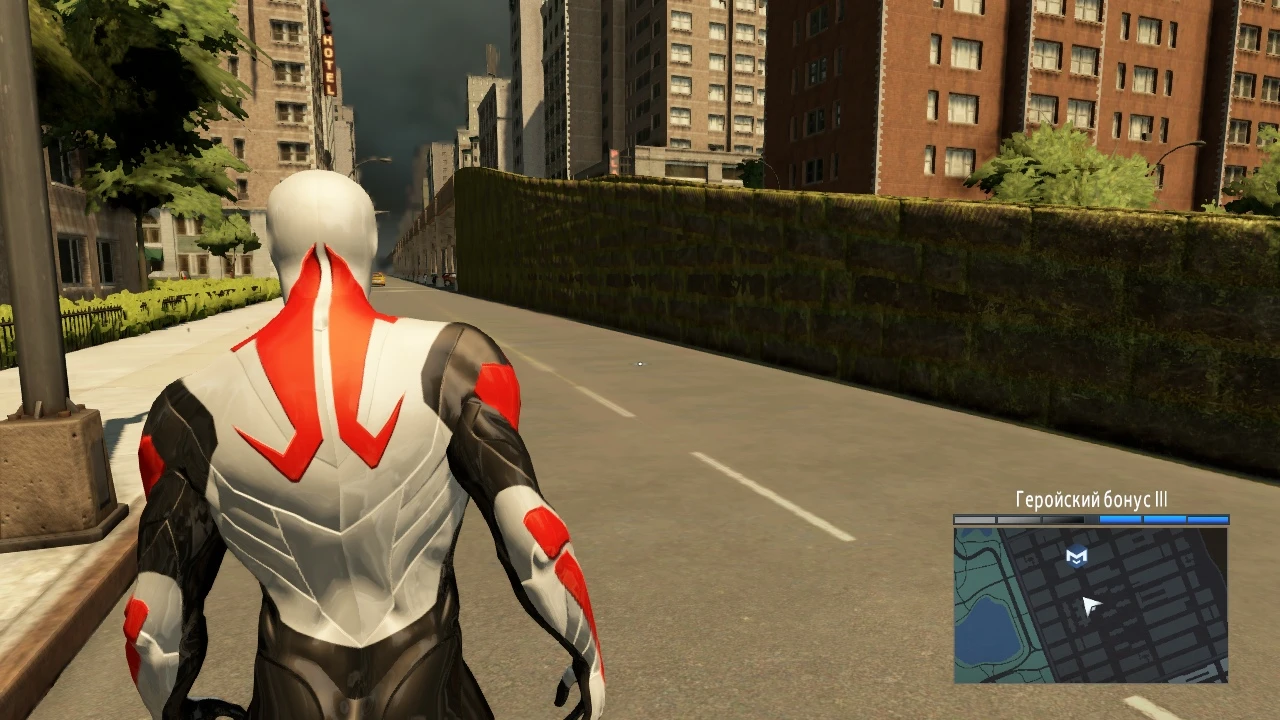The image size is (1280, 720).
Task: Click the white player arrow on the minimap
Action: (1089, 604)
